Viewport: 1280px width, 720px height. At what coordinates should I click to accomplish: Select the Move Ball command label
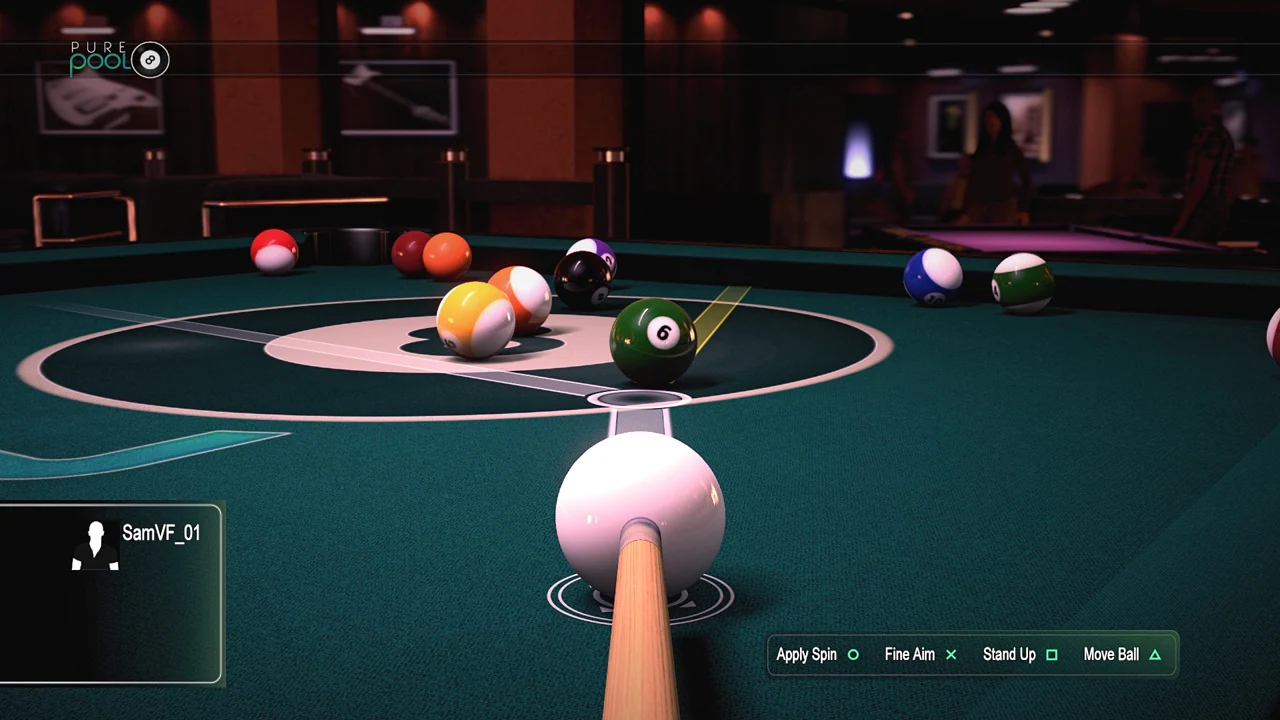point(1111,654)
